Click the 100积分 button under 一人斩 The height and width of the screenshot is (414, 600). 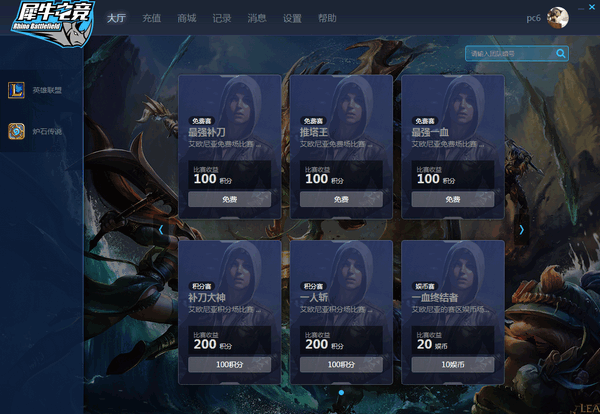click(x=341, y=364)
